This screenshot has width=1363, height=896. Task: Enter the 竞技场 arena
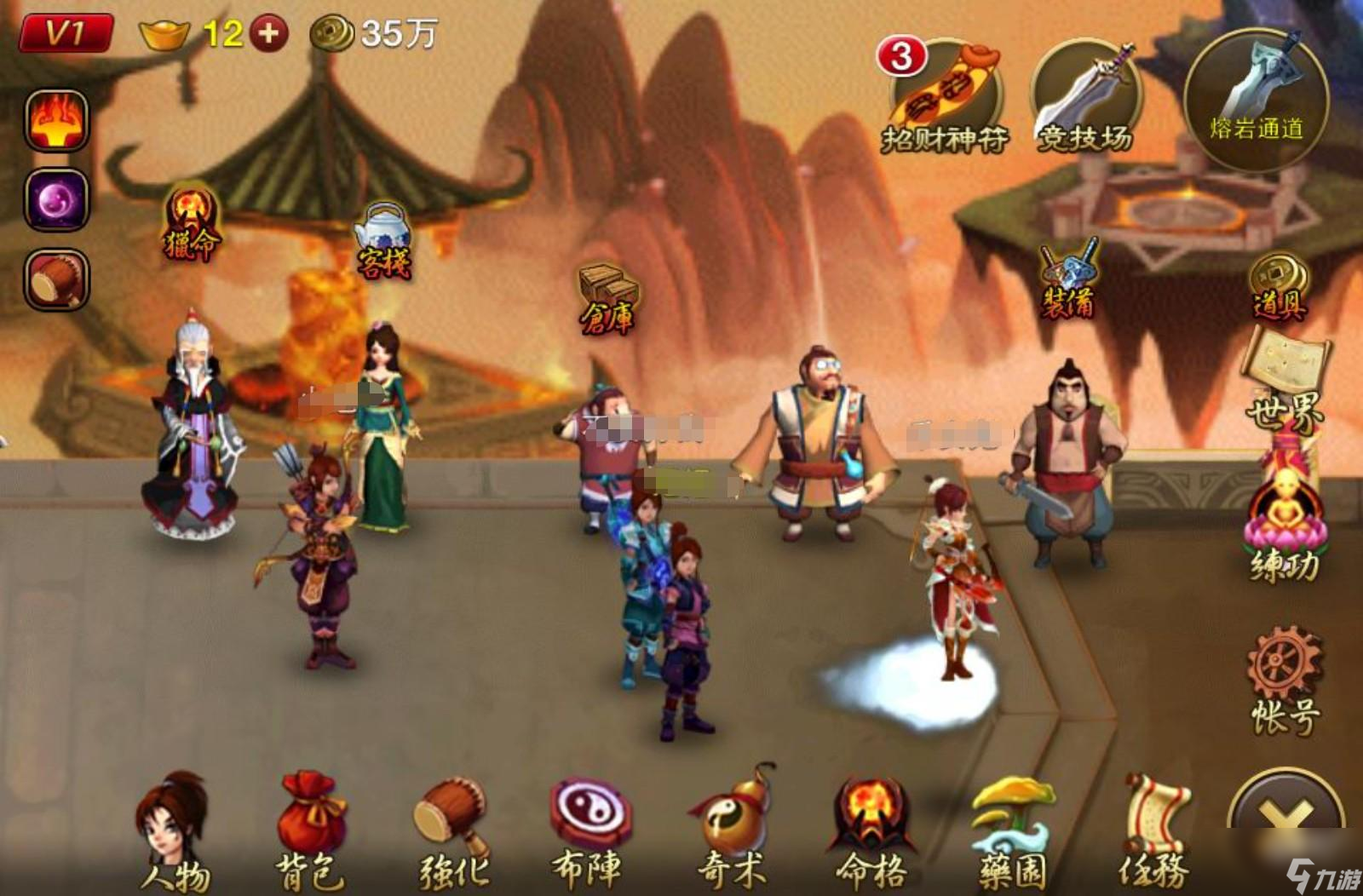point(1084,99)
